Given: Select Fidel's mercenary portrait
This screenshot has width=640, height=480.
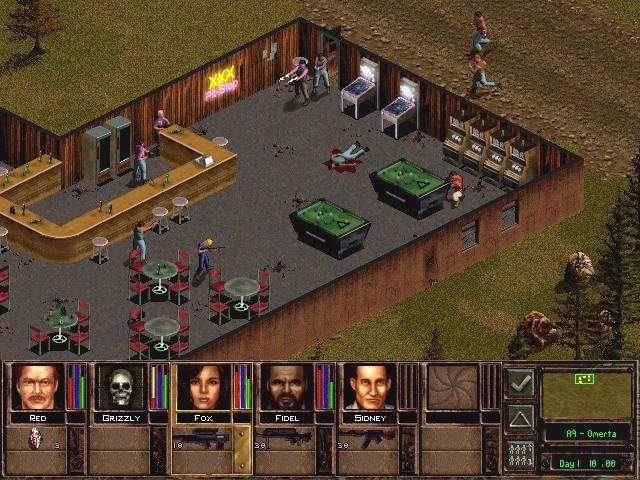Looking at the screenshot, I should tap(286, 387).
